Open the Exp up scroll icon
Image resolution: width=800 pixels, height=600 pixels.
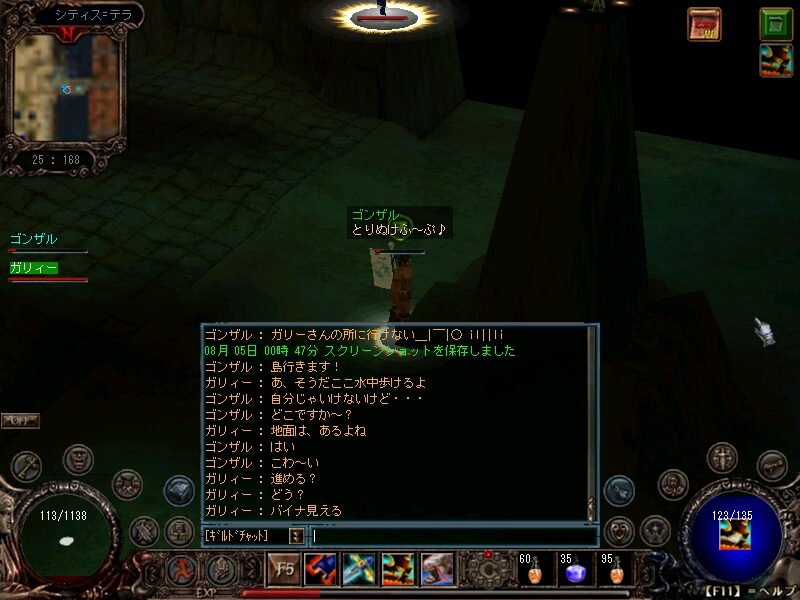(704, 24)
